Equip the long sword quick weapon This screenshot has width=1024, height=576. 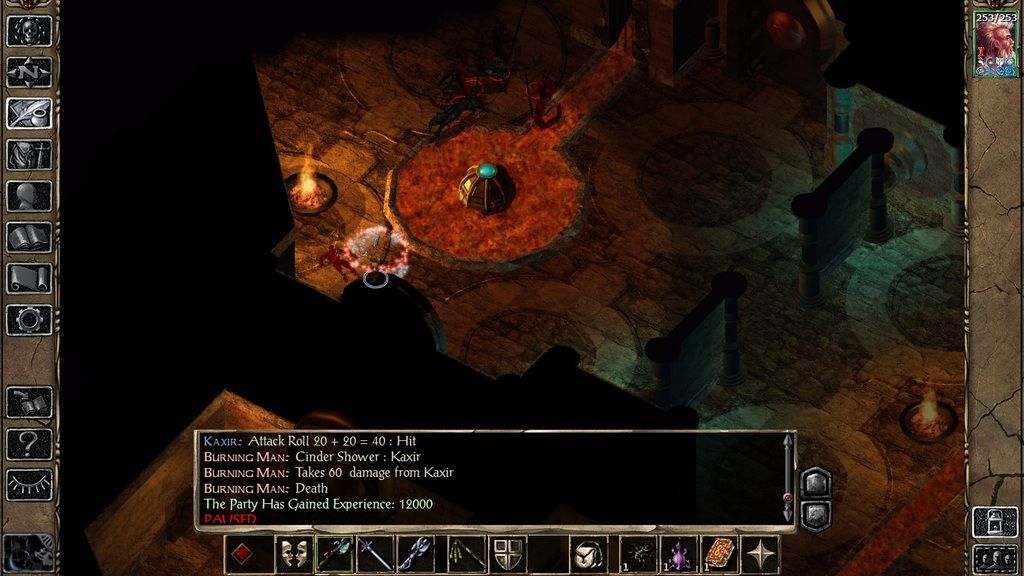pyautogui.click(x=375, y=554)
